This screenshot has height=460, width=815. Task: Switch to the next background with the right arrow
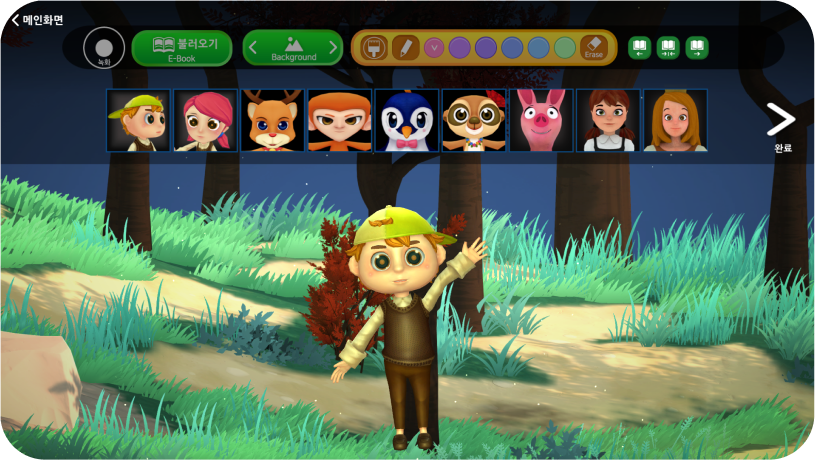click(333, 47)
